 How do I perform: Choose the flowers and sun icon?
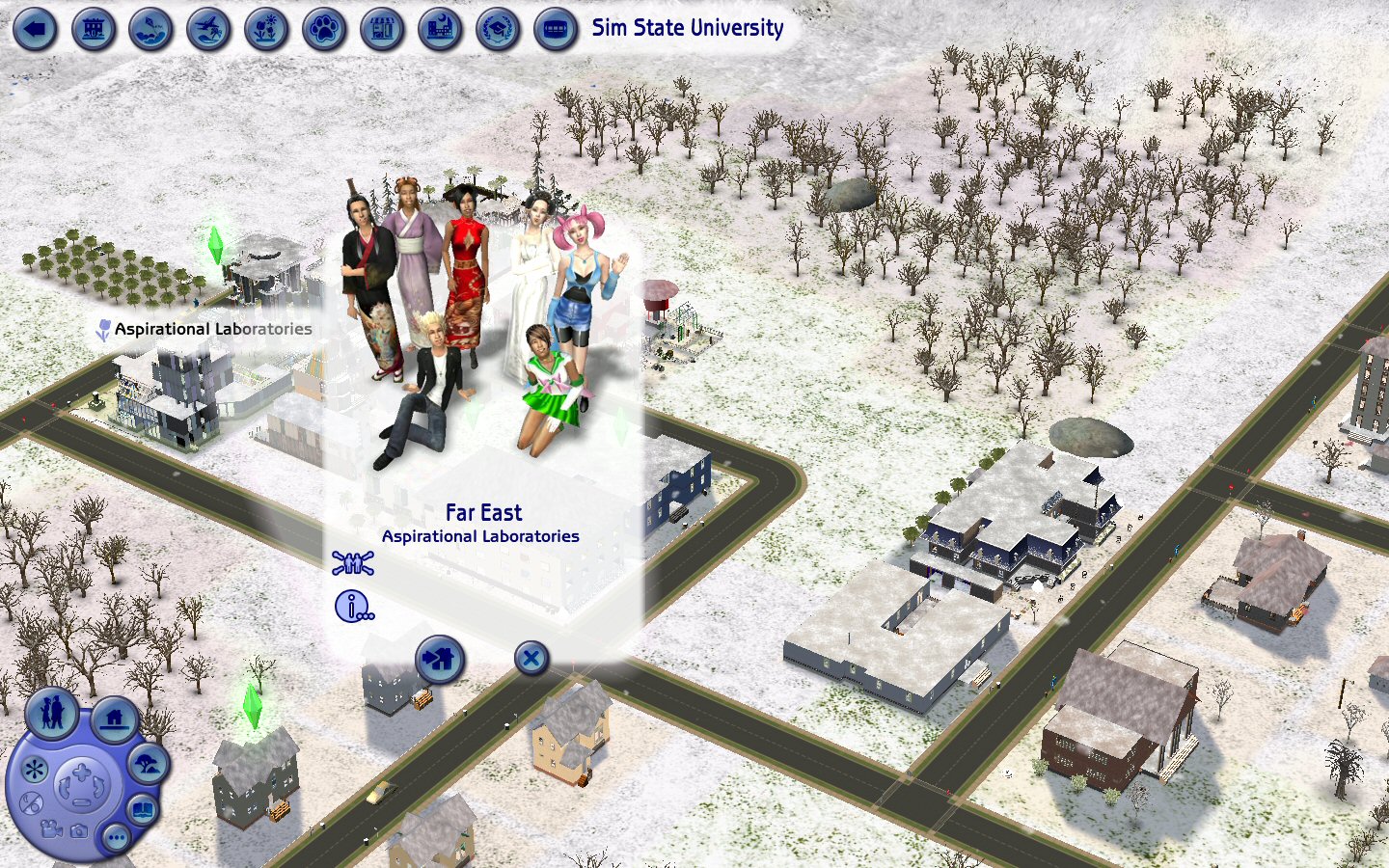(x=266, y=29)
